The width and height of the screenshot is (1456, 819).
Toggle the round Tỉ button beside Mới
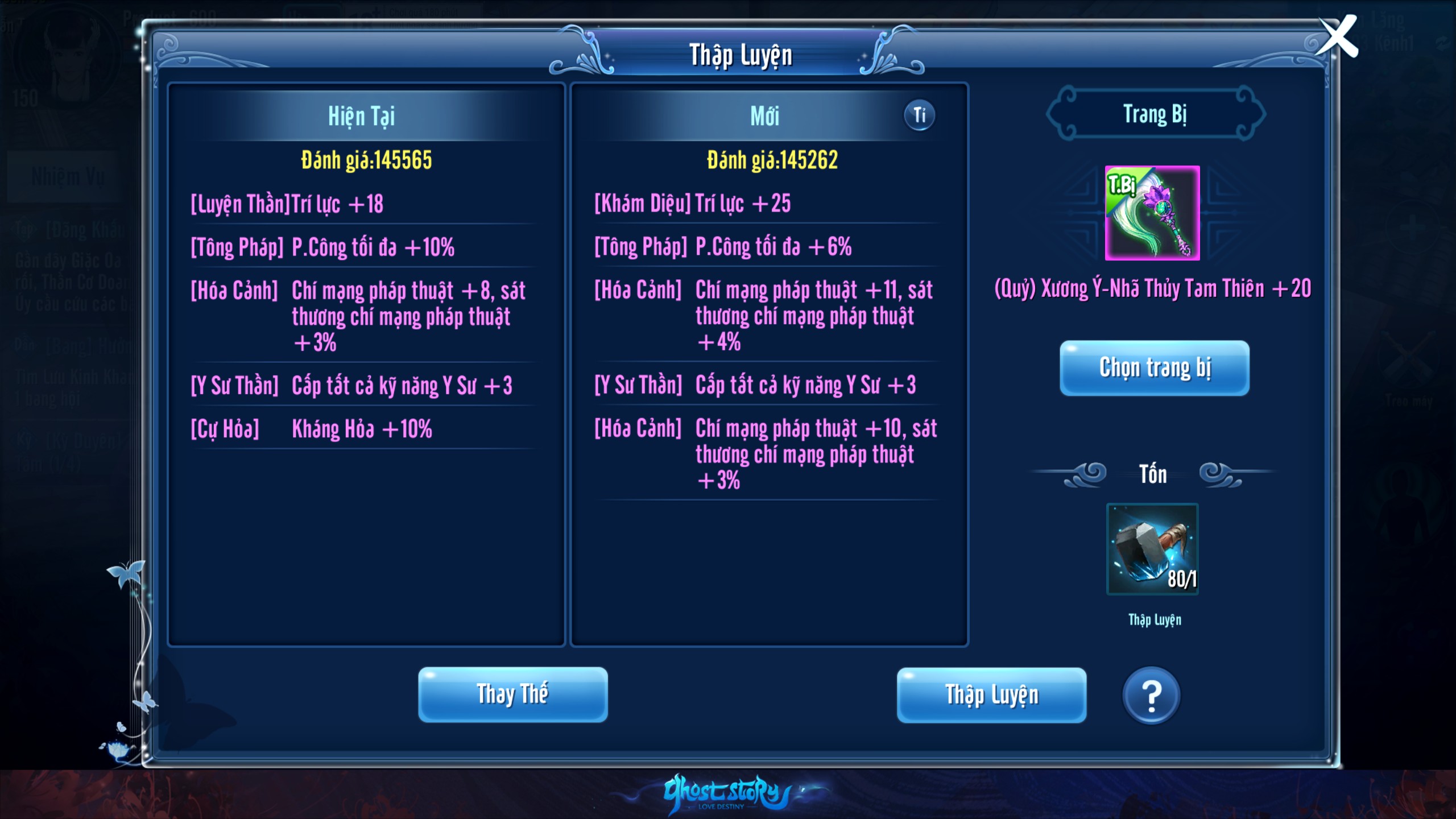point(919,115)
